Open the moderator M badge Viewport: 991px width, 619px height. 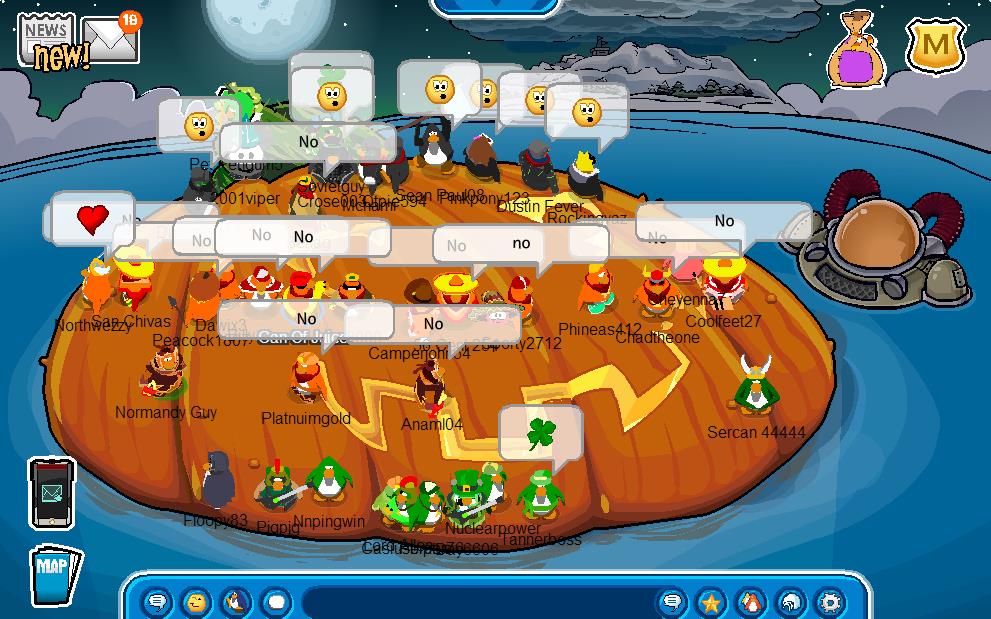(935, 45)
